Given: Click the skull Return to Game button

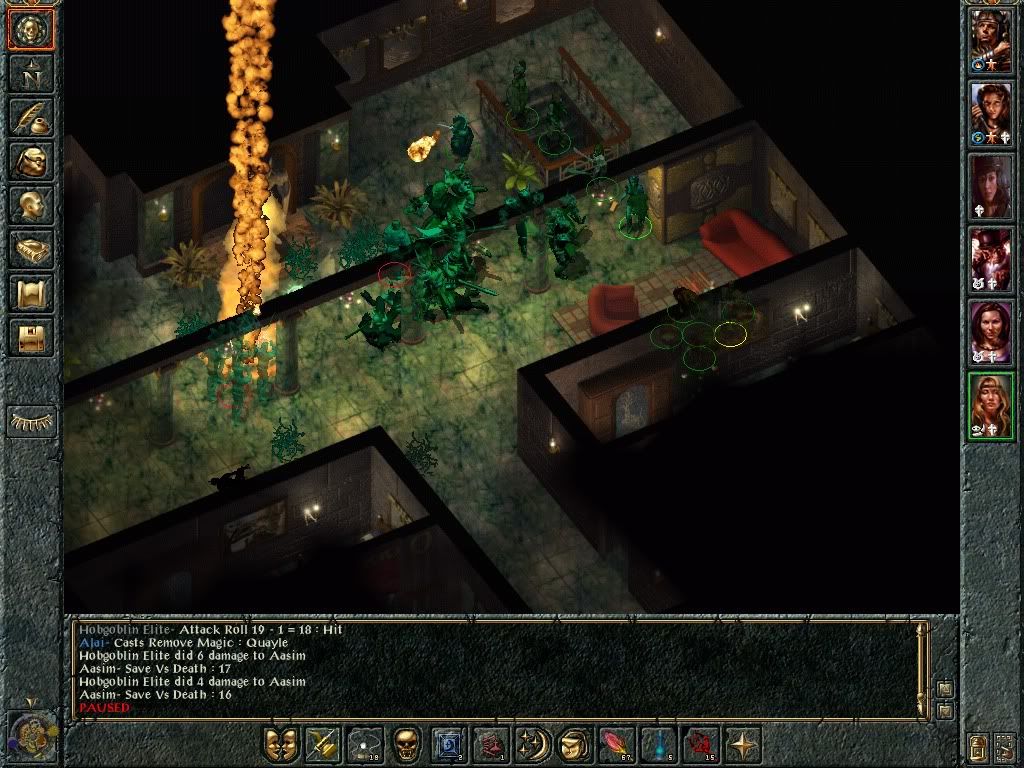Looking at the screenshot, I should (31, 28).
